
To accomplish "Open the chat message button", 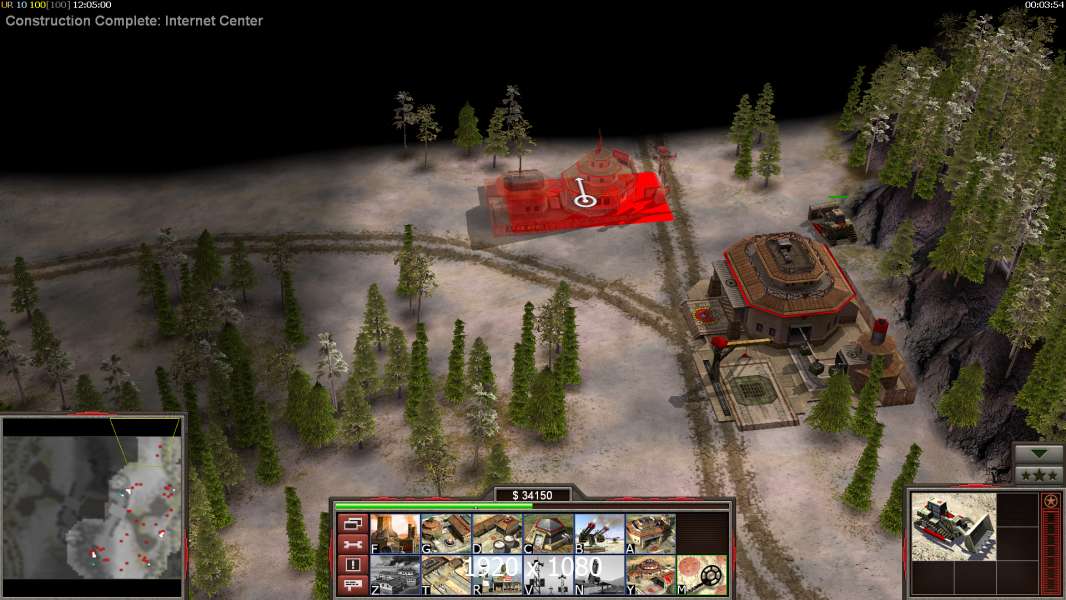I will (x=352, y=585).
